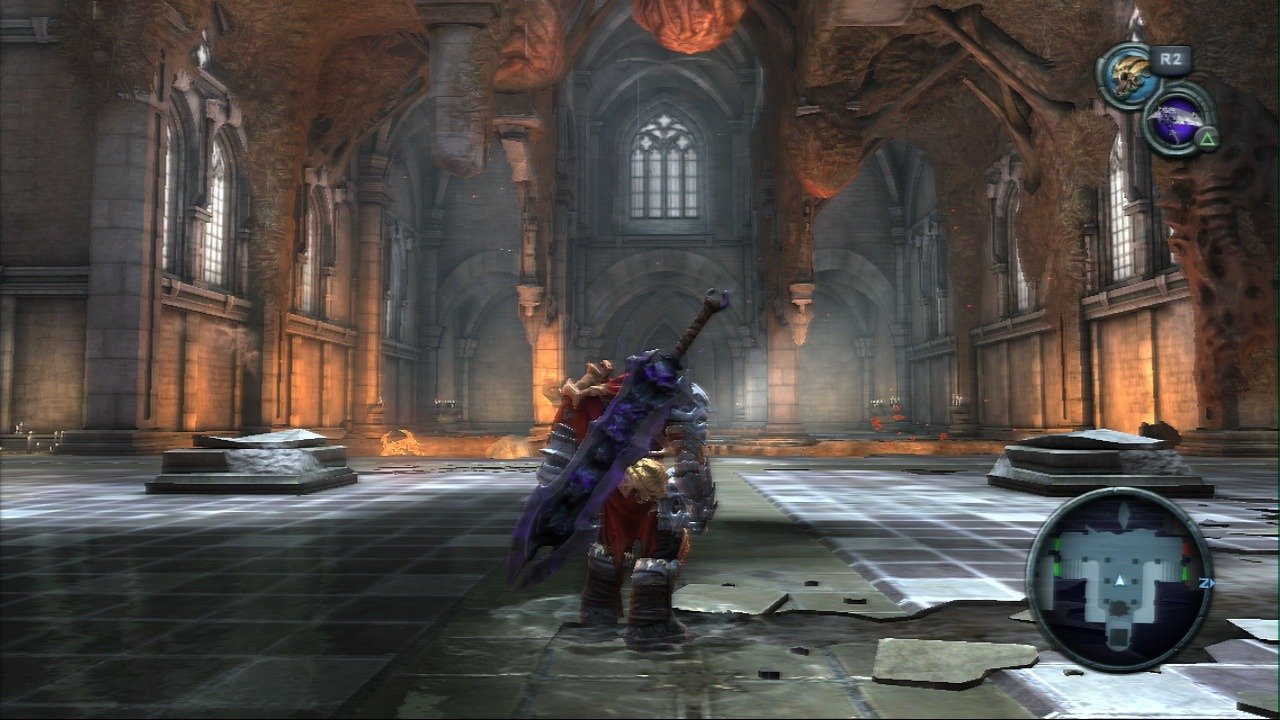The image size is (1280, 720).
Task: Click the Z compass indicator beside the minimap
Action: 1207,583
